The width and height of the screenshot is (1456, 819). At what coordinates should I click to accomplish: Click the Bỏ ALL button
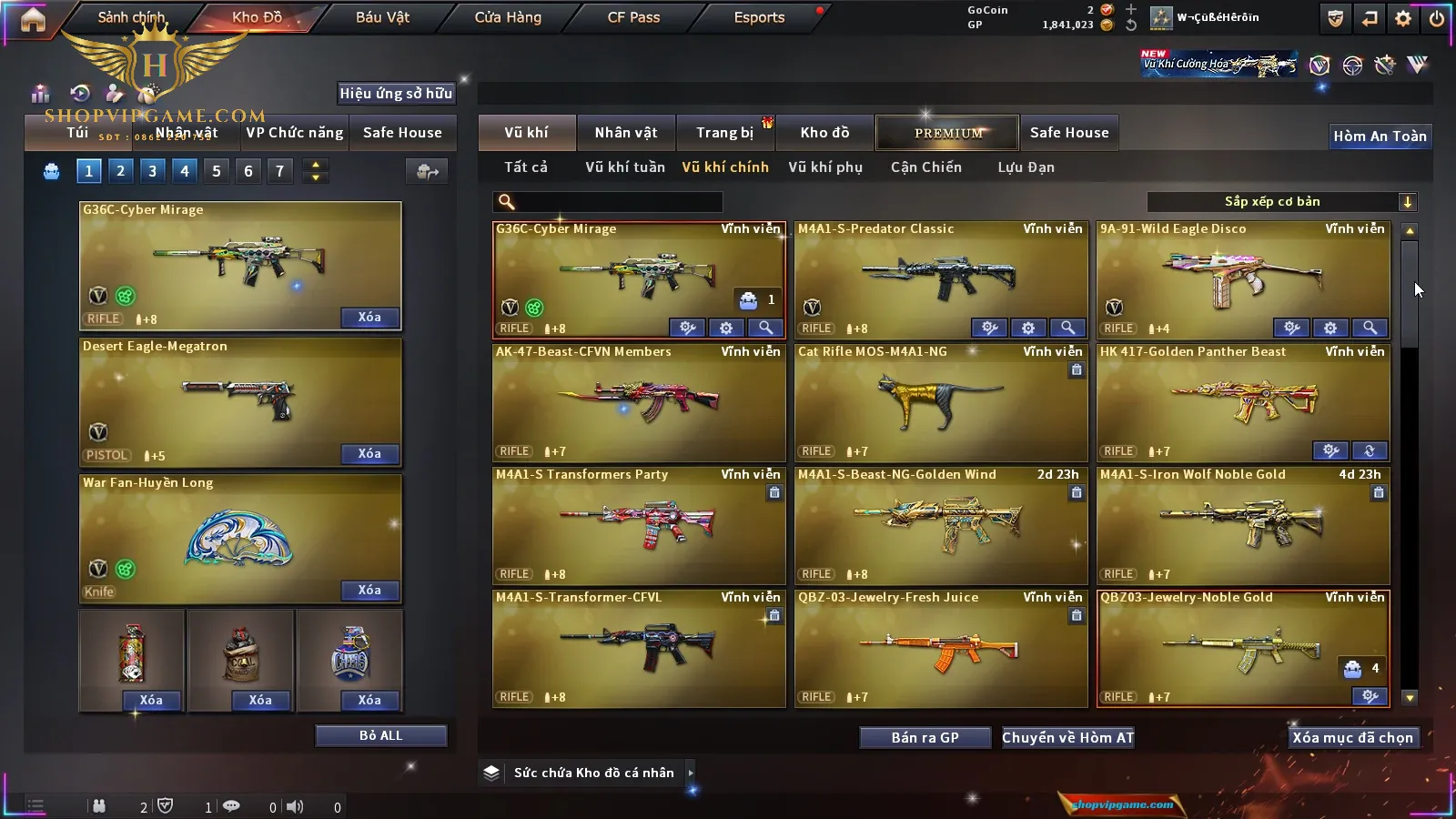tap(380, 735)
